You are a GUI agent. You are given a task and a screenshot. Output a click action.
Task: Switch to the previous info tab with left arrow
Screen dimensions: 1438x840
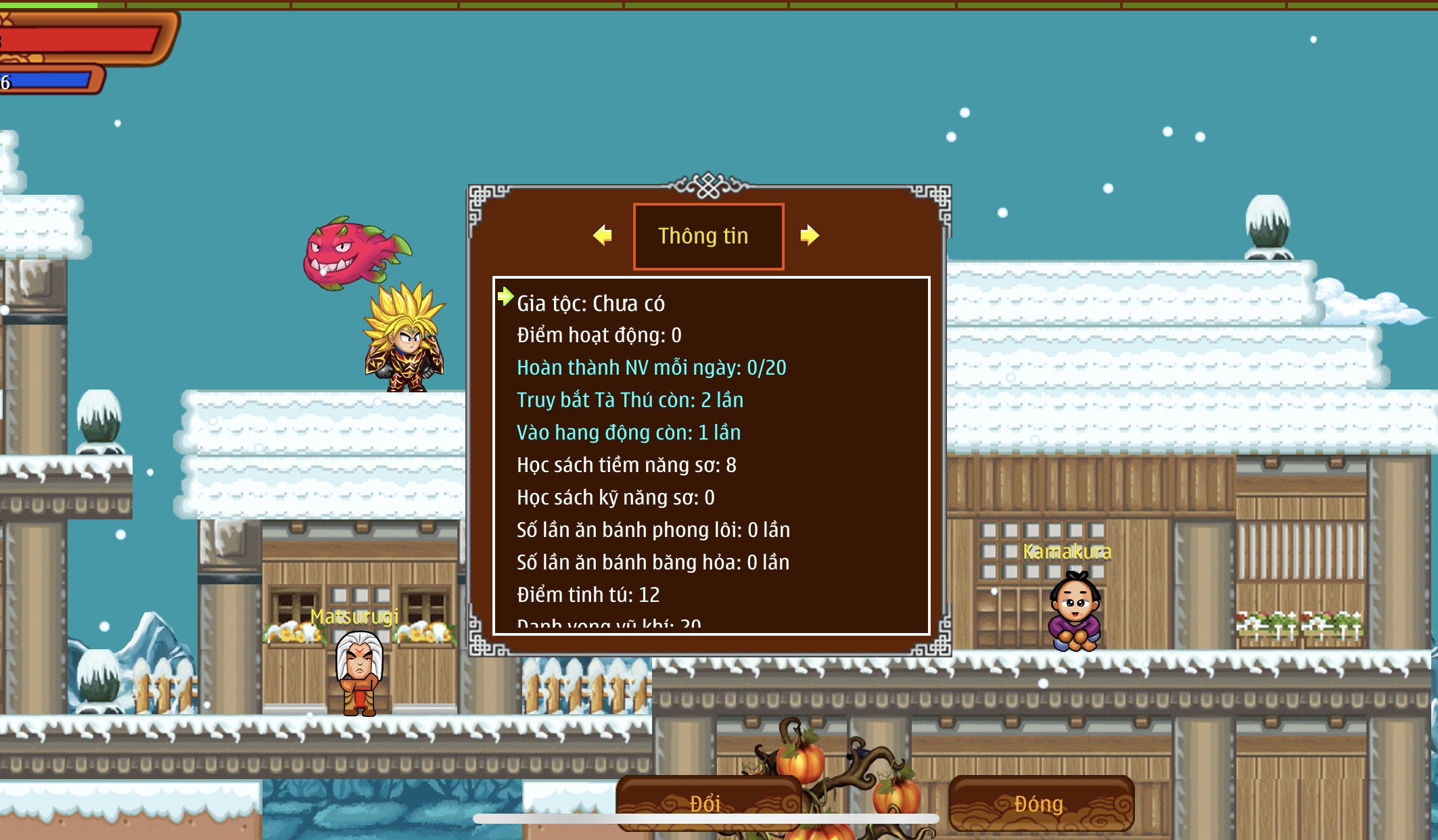tap(602, 235)
